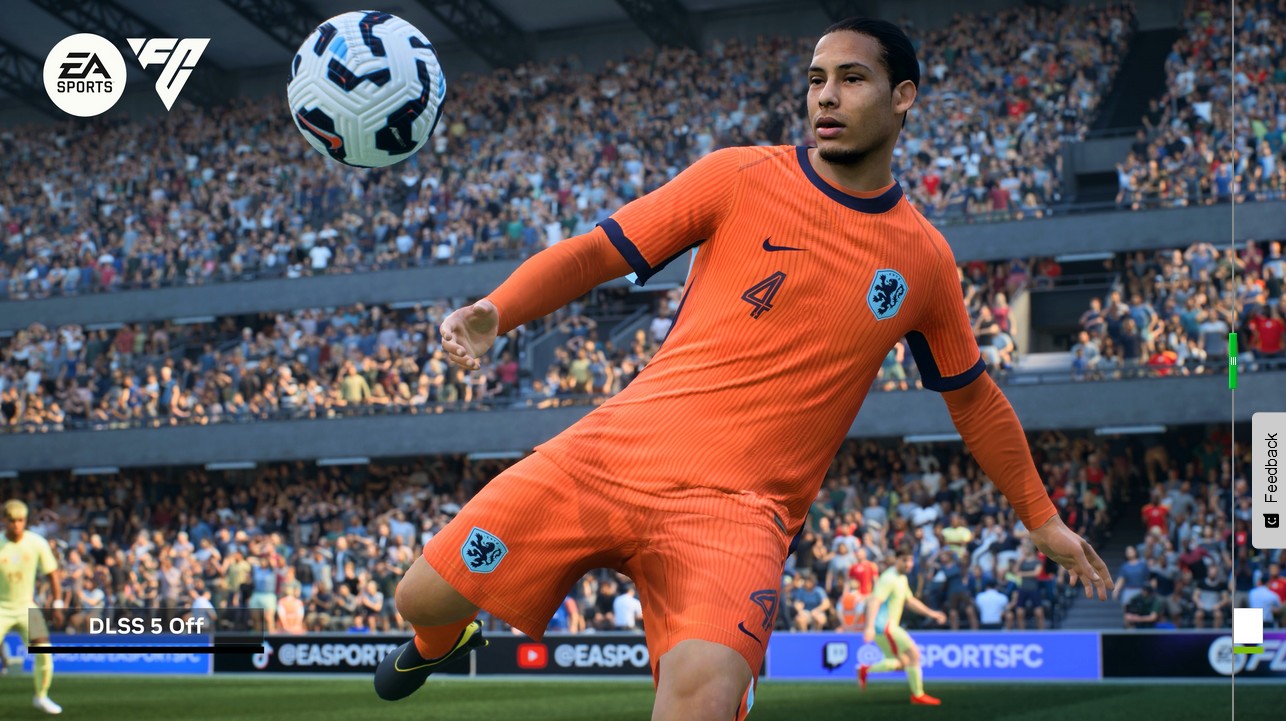Click the EA Sports circular logo
1286x721 pixels.
tap(86, 74)
